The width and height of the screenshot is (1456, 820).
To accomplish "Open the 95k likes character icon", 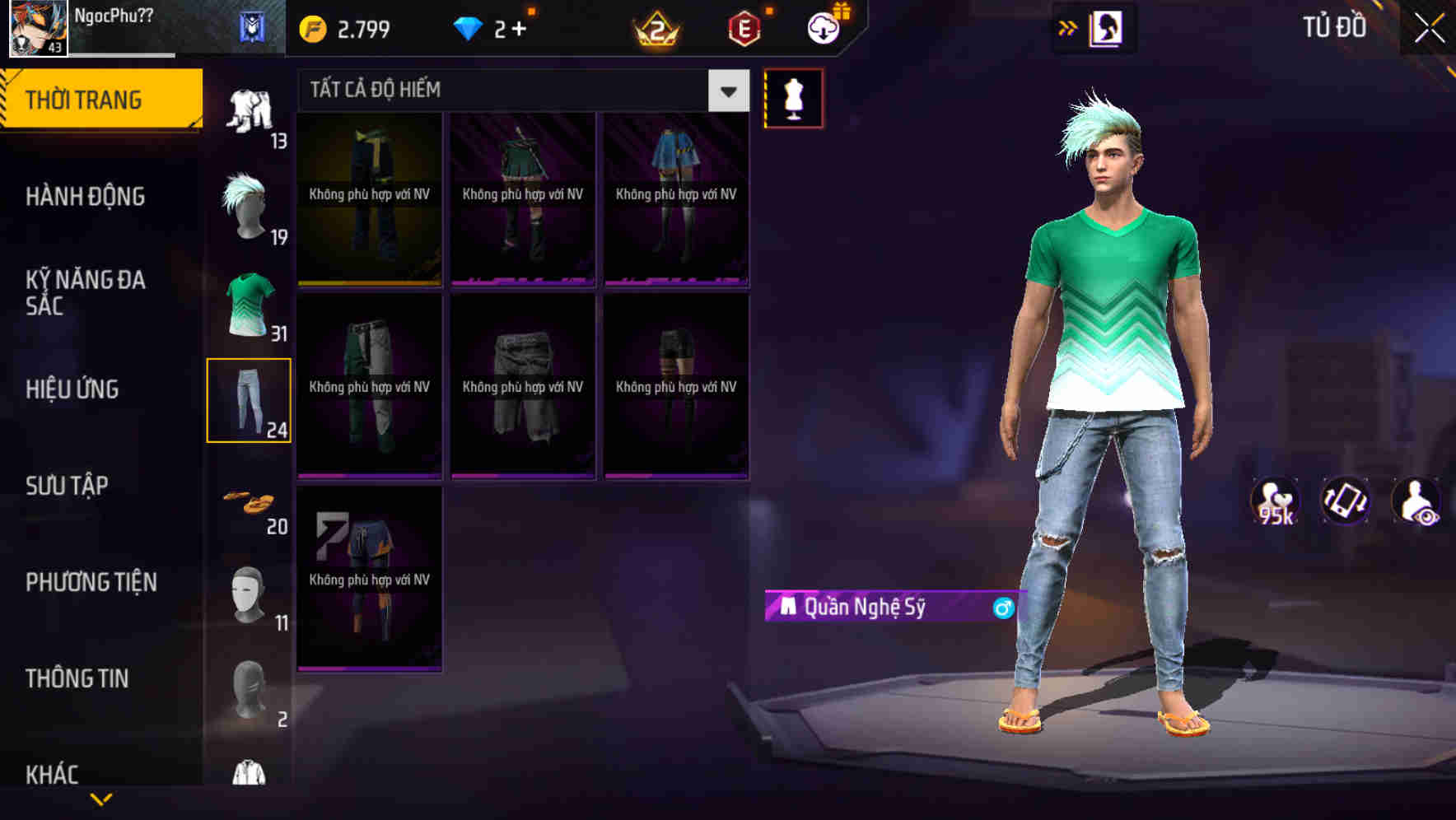I will pyautogui.click(x=1273, y=501).
